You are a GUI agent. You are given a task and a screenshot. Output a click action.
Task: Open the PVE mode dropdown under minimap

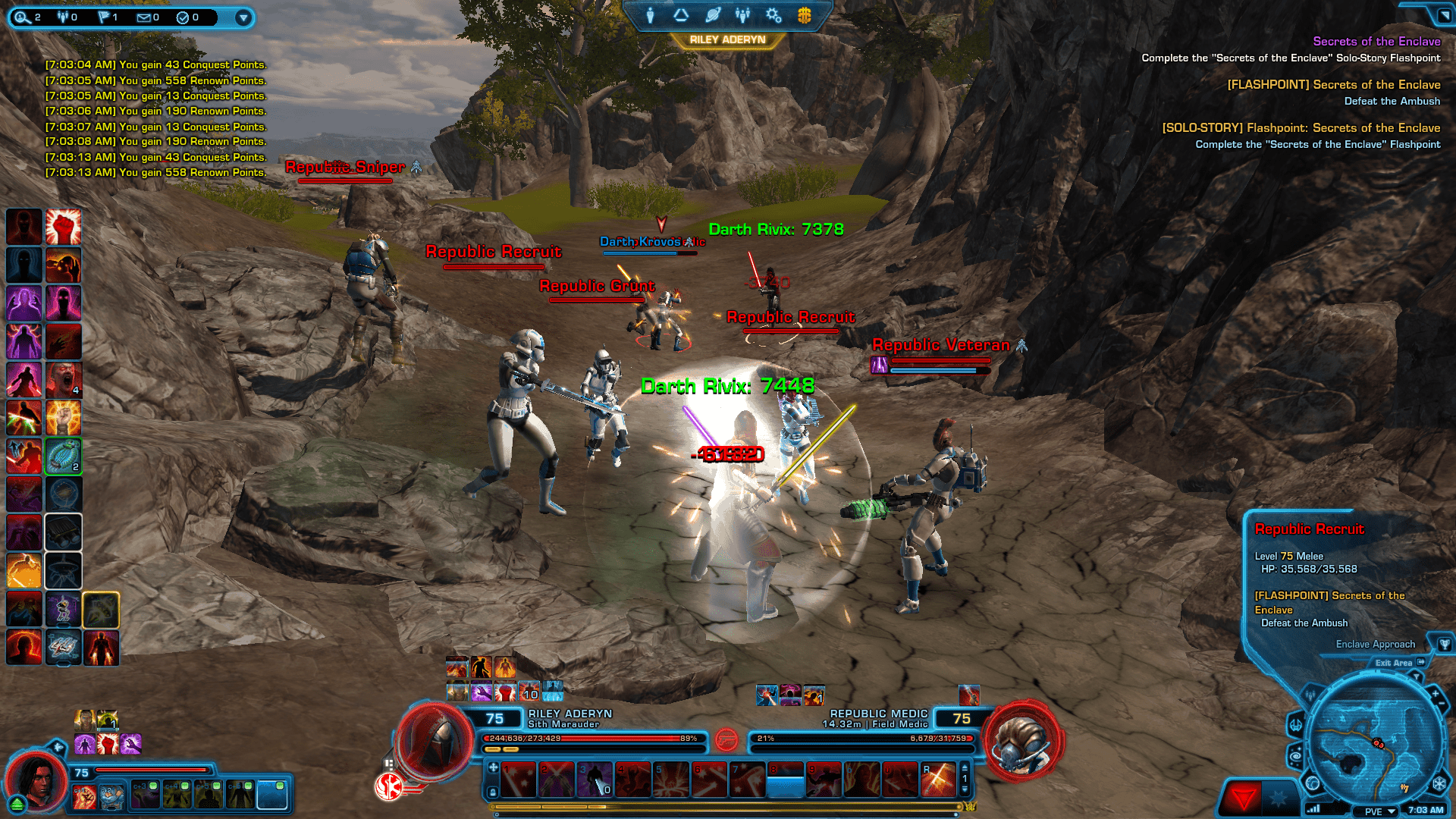tap(1376, 811)
